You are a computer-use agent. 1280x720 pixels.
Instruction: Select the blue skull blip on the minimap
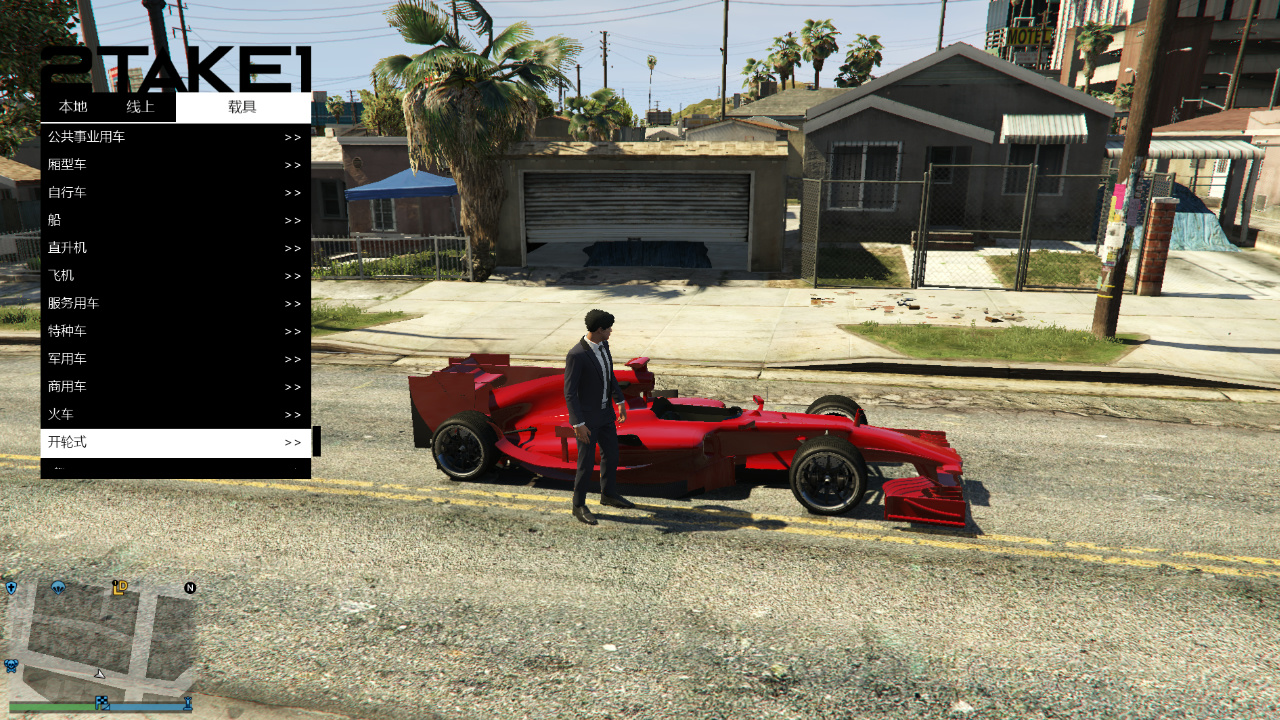11,664
